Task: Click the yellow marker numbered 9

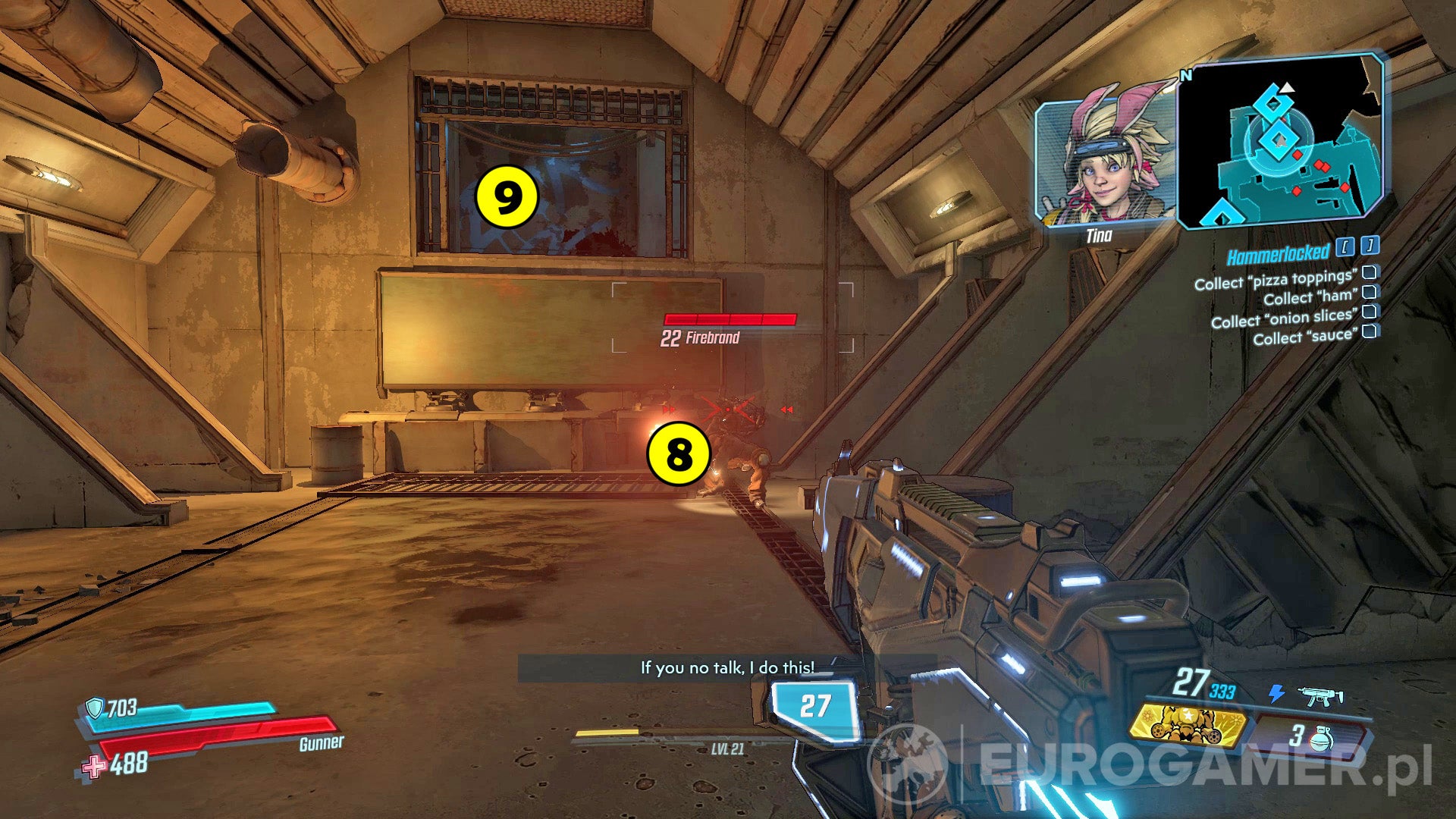Action: (x=507, y=196)
